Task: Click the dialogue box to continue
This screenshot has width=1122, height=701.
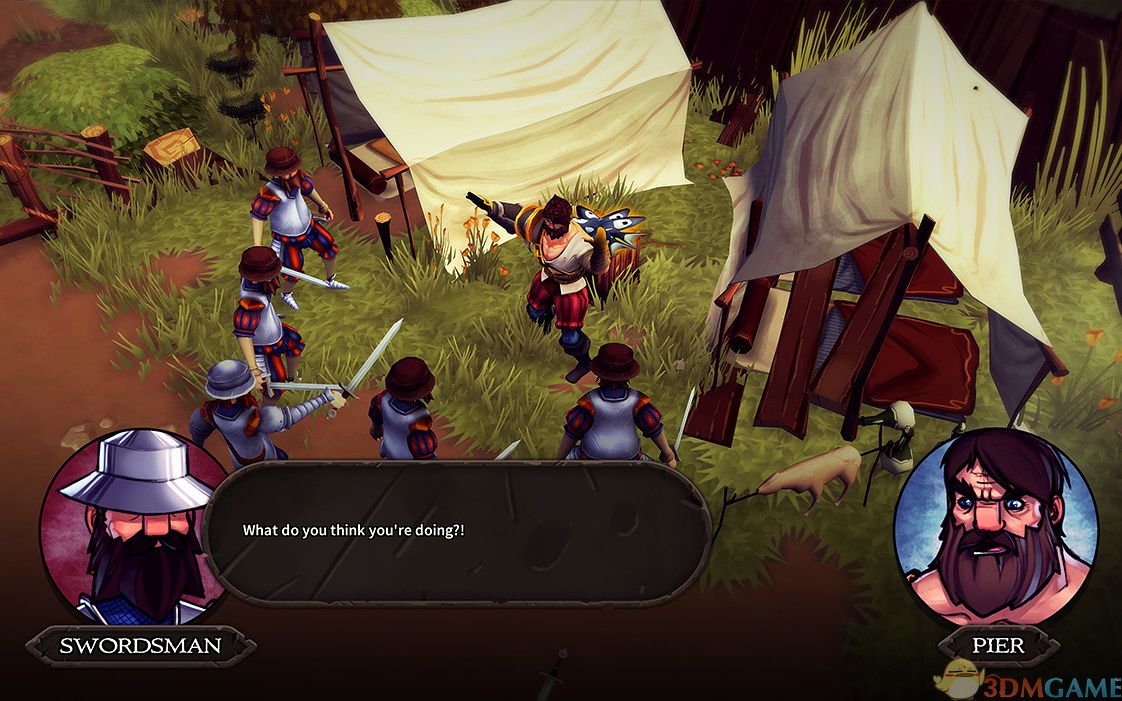Action: (456, 532)
